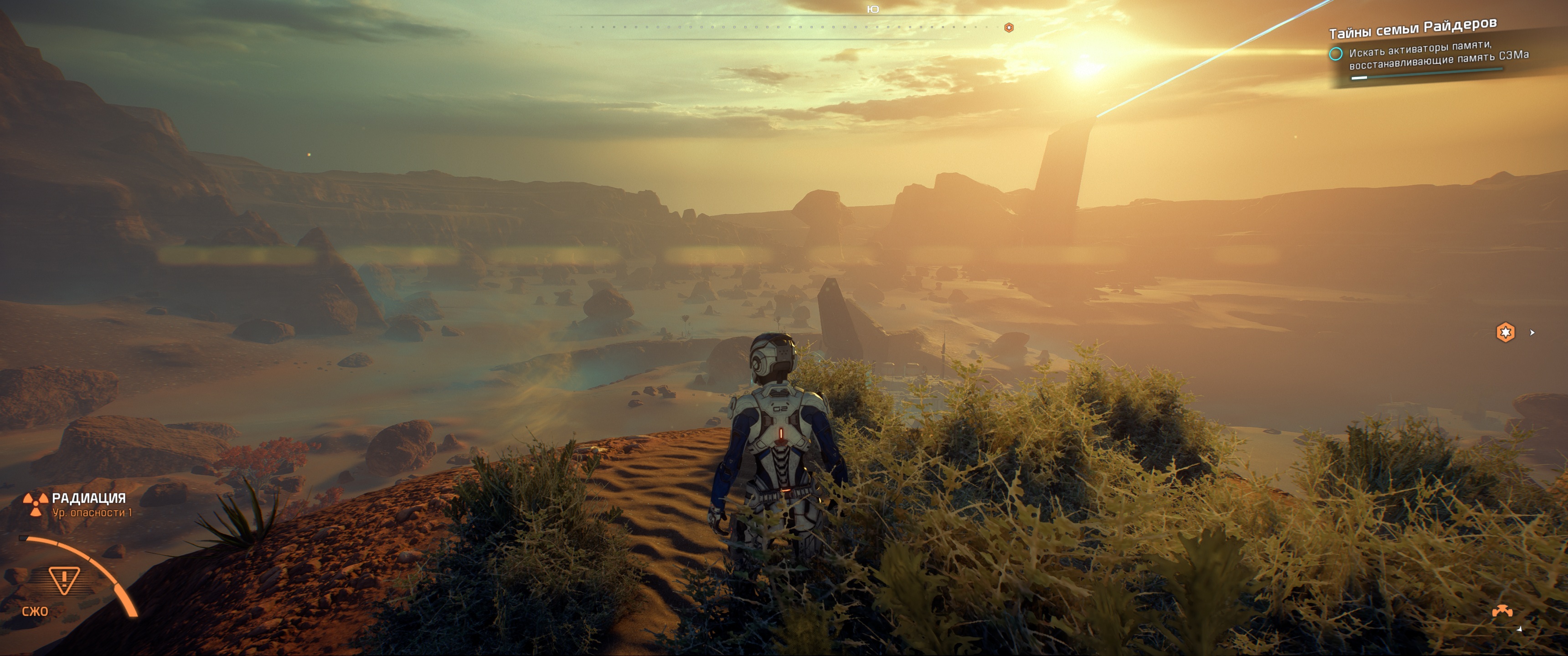Click the orange Nomad vehicle icon
1568x656 pixels.
click(x=1501, y=610)
